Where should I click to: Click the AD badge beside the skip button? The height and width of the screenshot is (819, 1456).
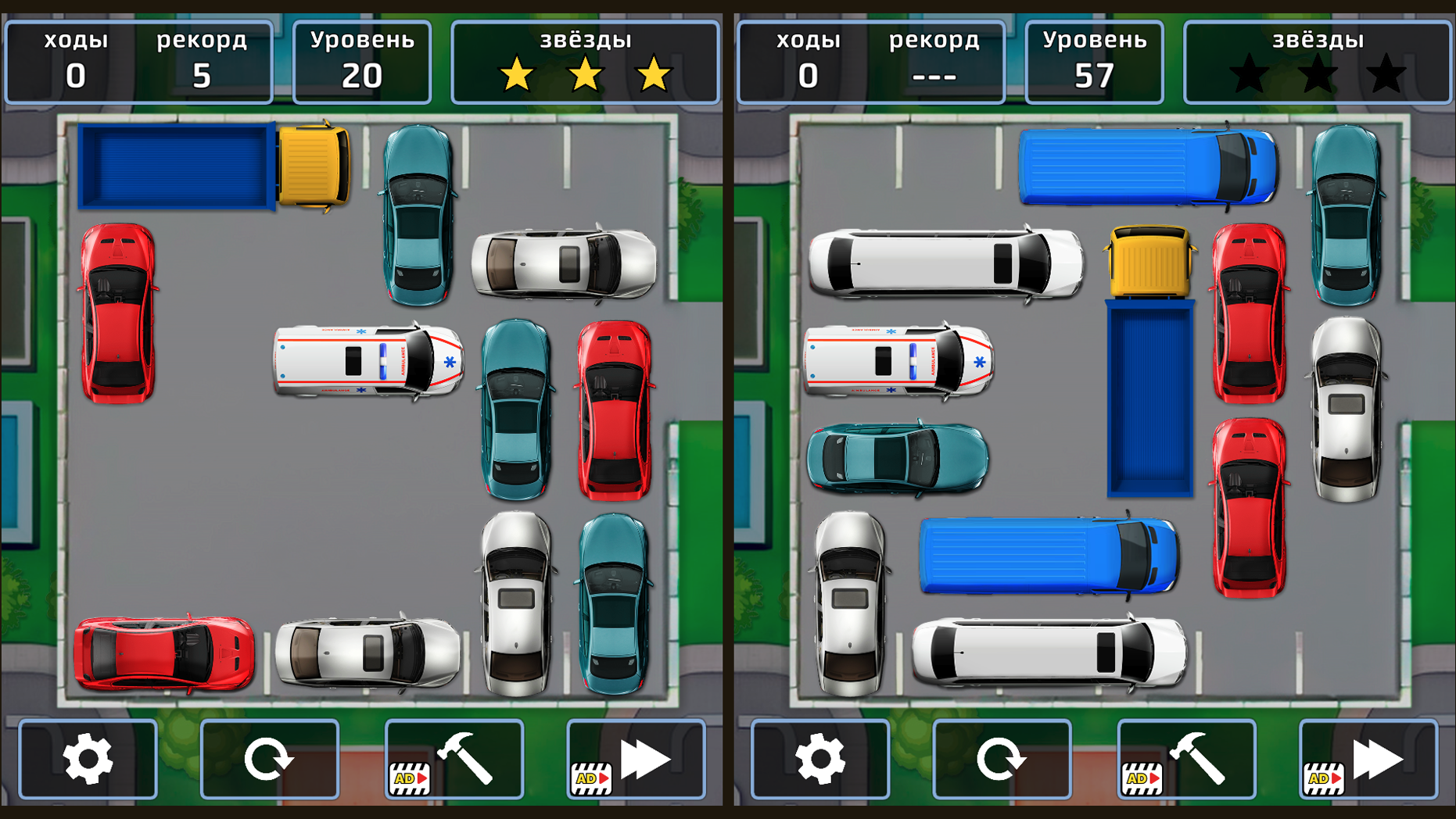(590, 779)
